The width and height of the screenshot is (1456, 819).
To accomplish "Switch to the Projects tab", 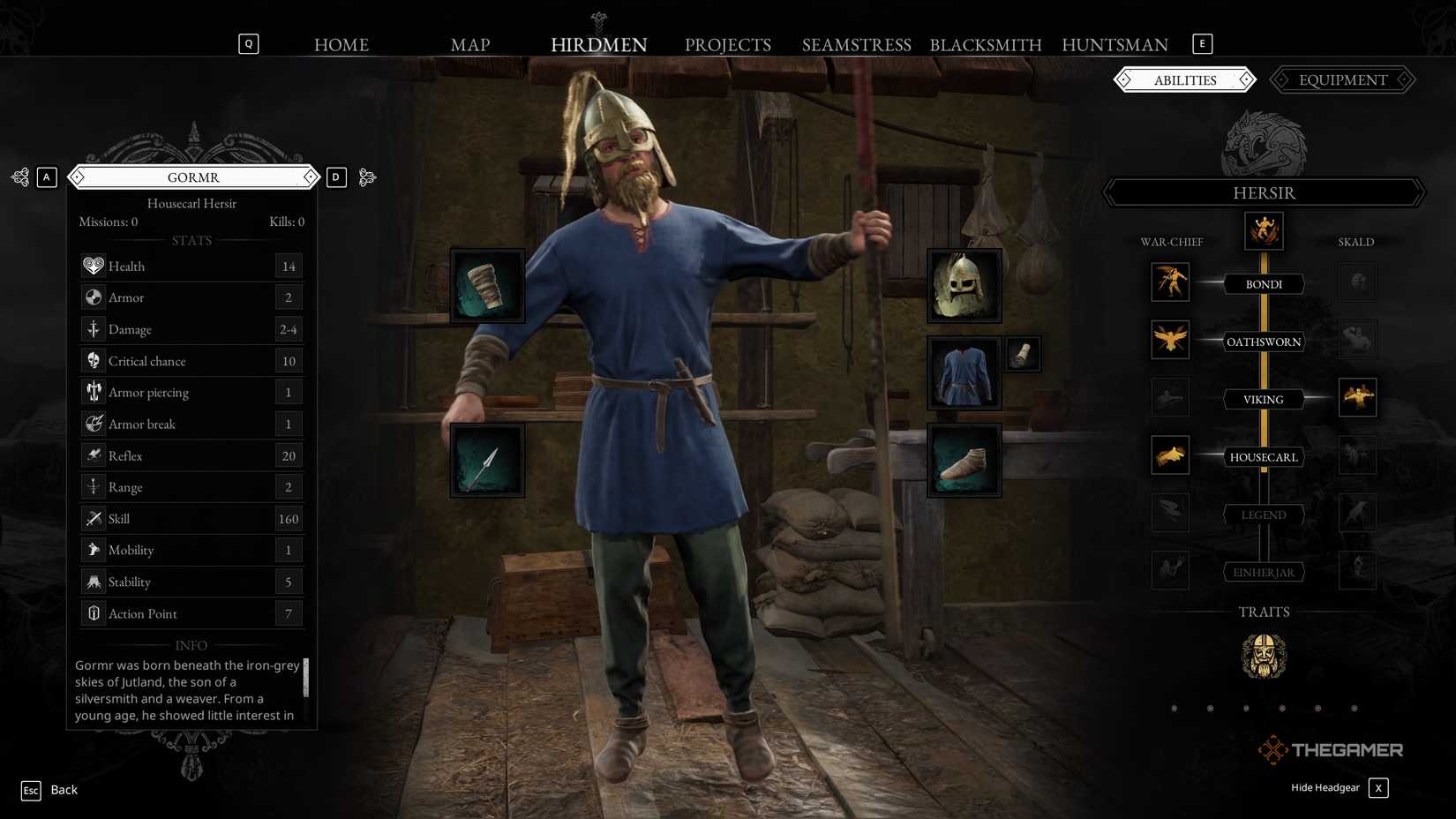I will pyautogui.click(x=728, y=44).
